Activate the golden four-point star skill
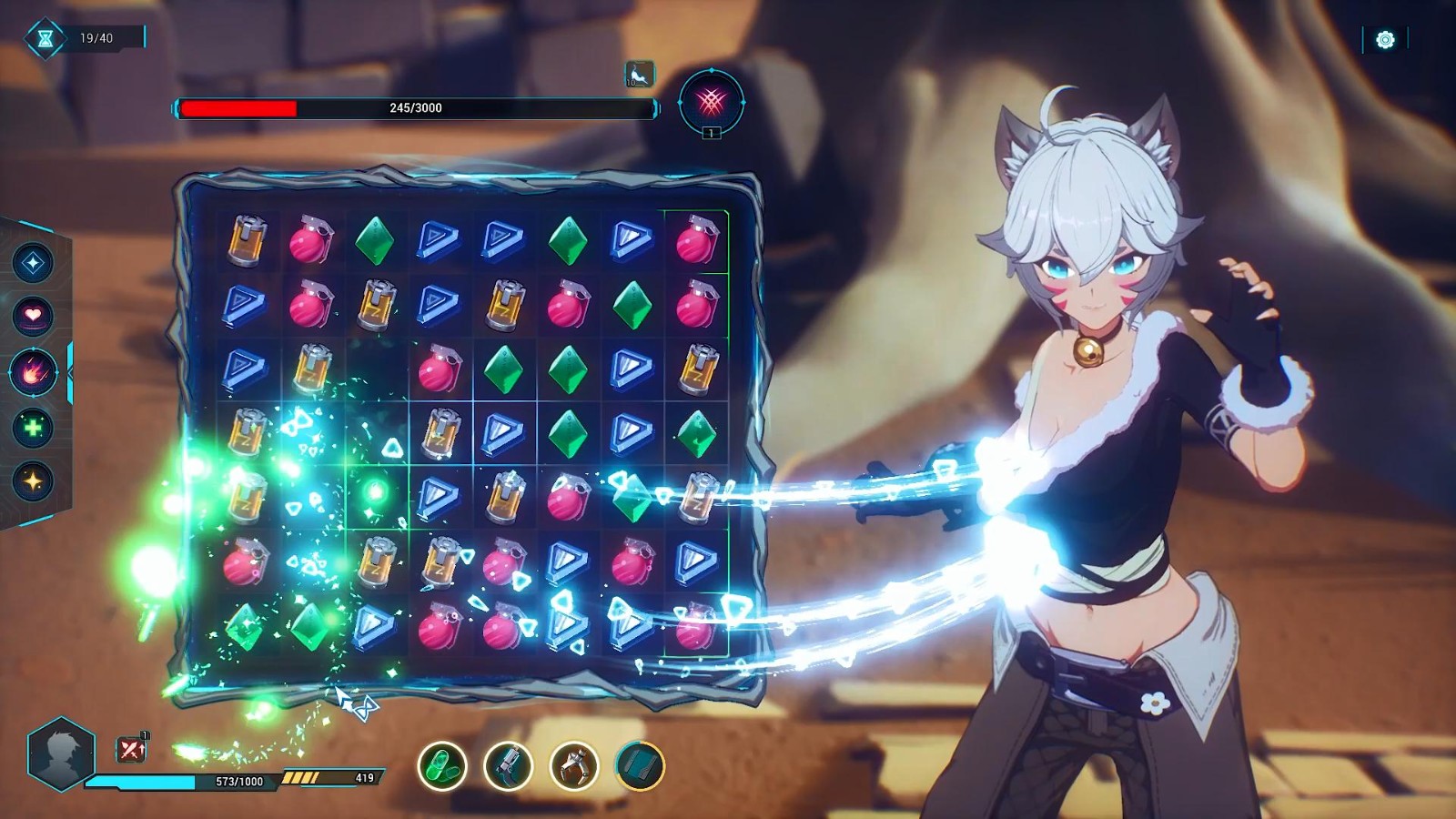The height and width of the screenshot is (819, 1456). pos(34,480)
